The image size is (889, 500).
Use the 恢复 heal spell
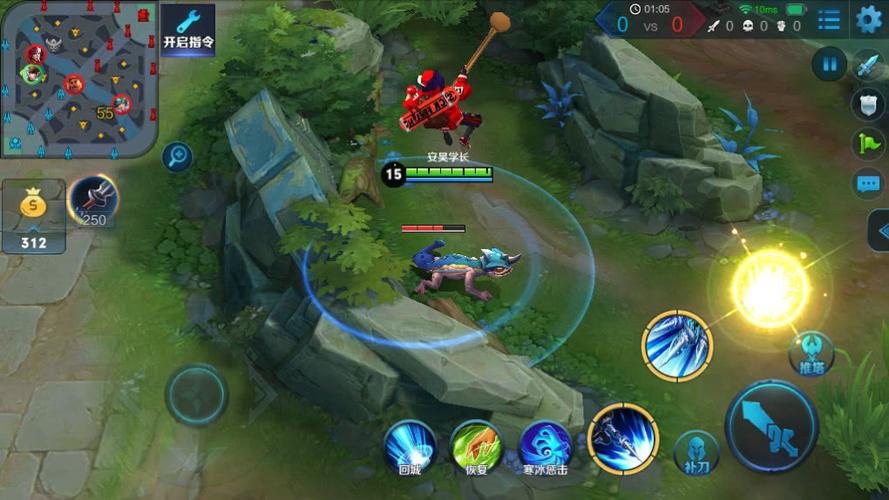pos(476,446)
